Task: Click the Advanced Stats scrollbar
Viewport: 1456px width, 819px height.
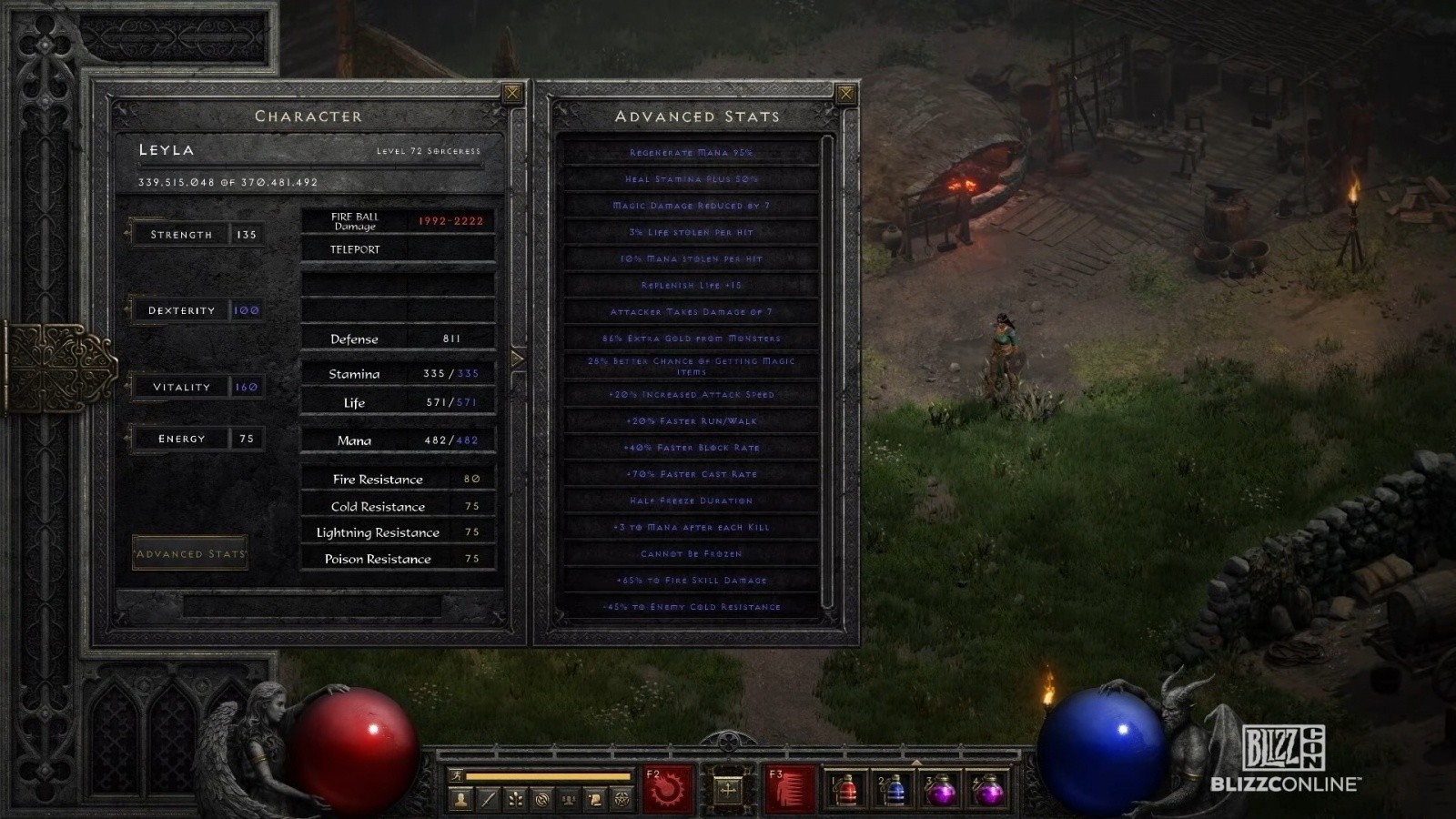Action: [x=827, y=364]
